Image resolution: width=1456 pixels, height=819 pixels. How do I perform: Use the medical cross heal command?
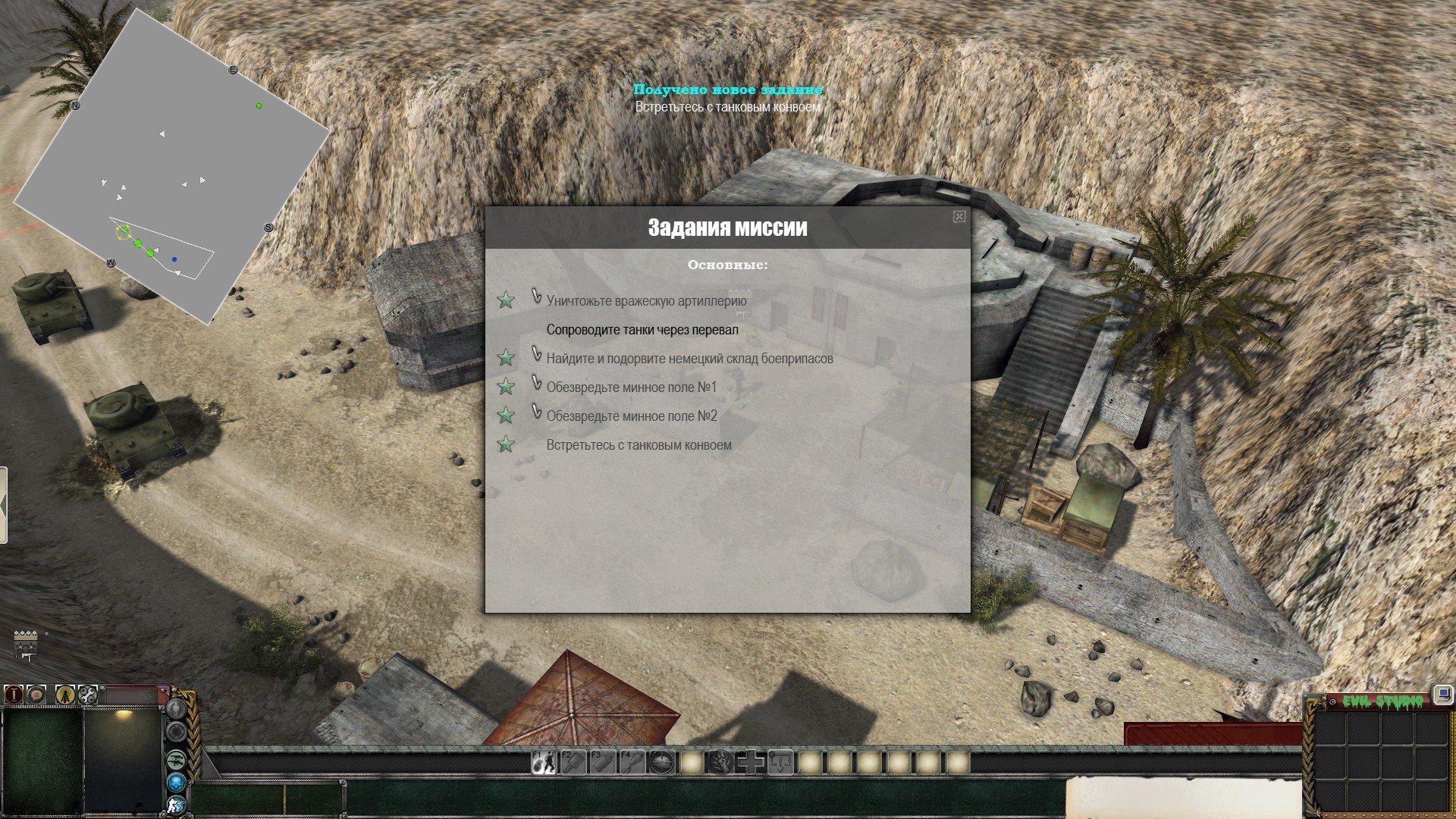pos(751,762)
